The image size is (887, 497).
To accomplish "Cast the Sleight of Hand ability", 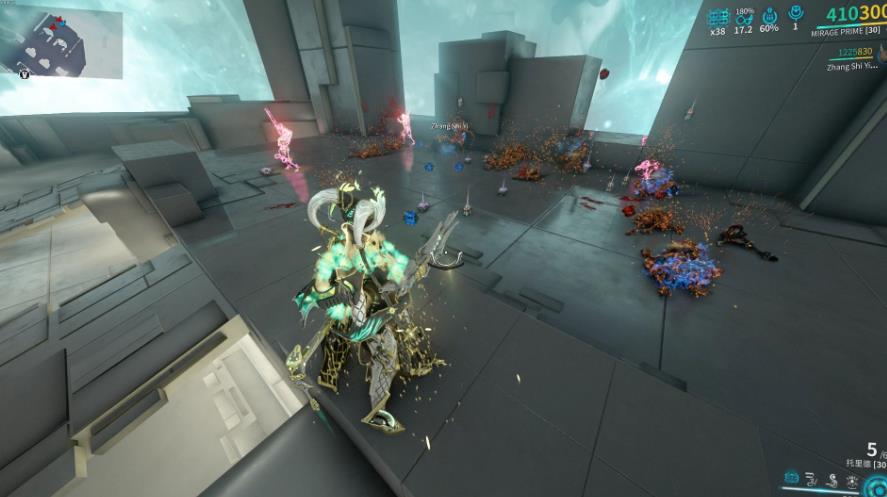I will click(x=812, y=478).
